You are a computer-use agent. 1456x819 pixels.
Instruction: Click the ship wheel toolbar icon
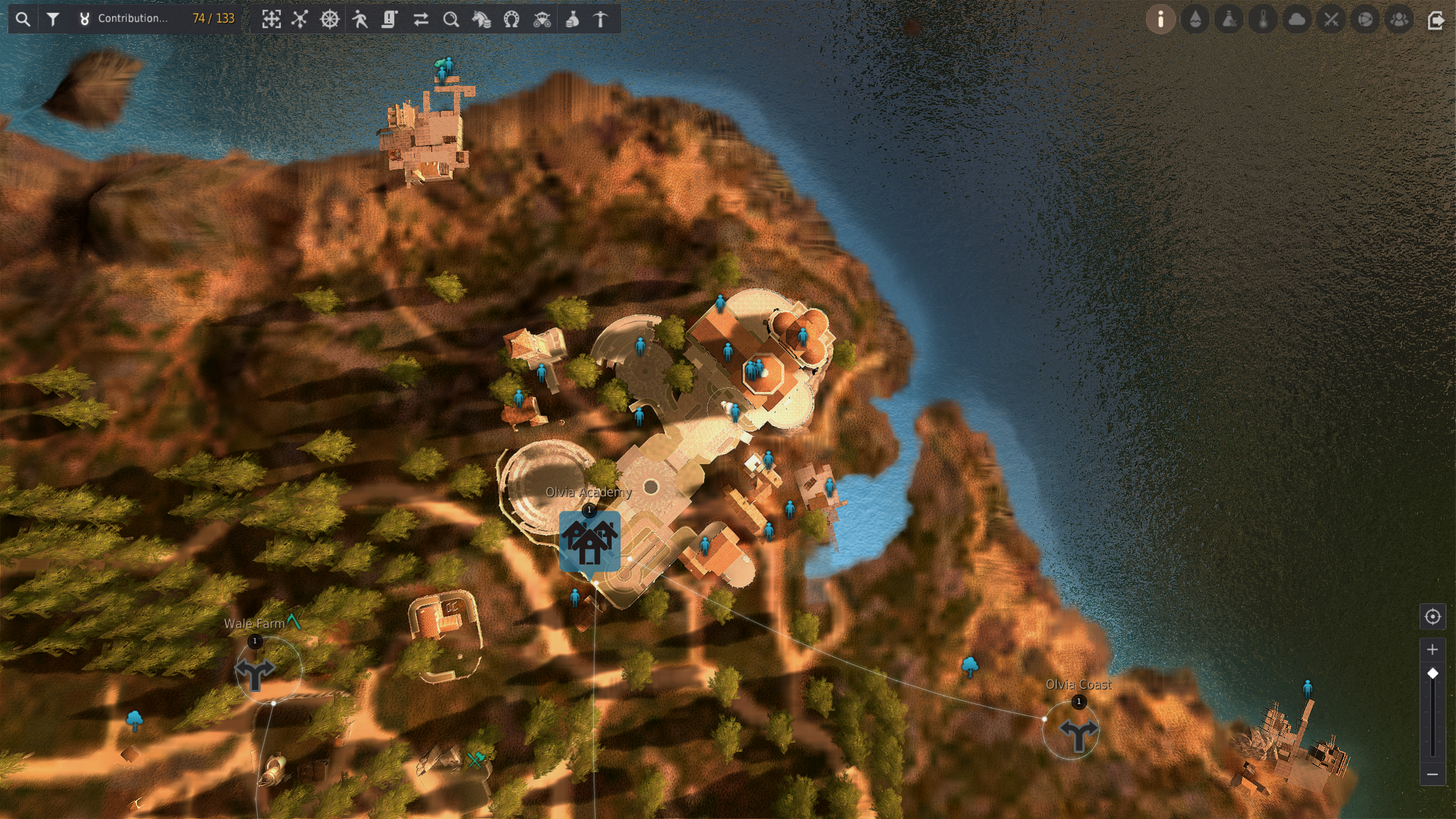pyautogui.click(x=329, y=19)
